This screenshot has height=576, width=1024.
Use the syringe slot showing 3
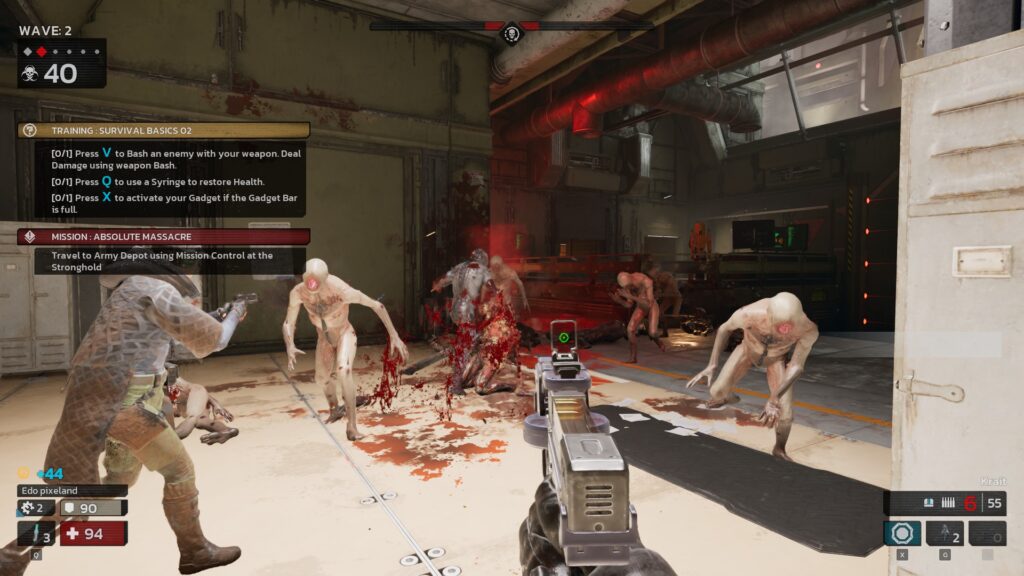[36, 533]
